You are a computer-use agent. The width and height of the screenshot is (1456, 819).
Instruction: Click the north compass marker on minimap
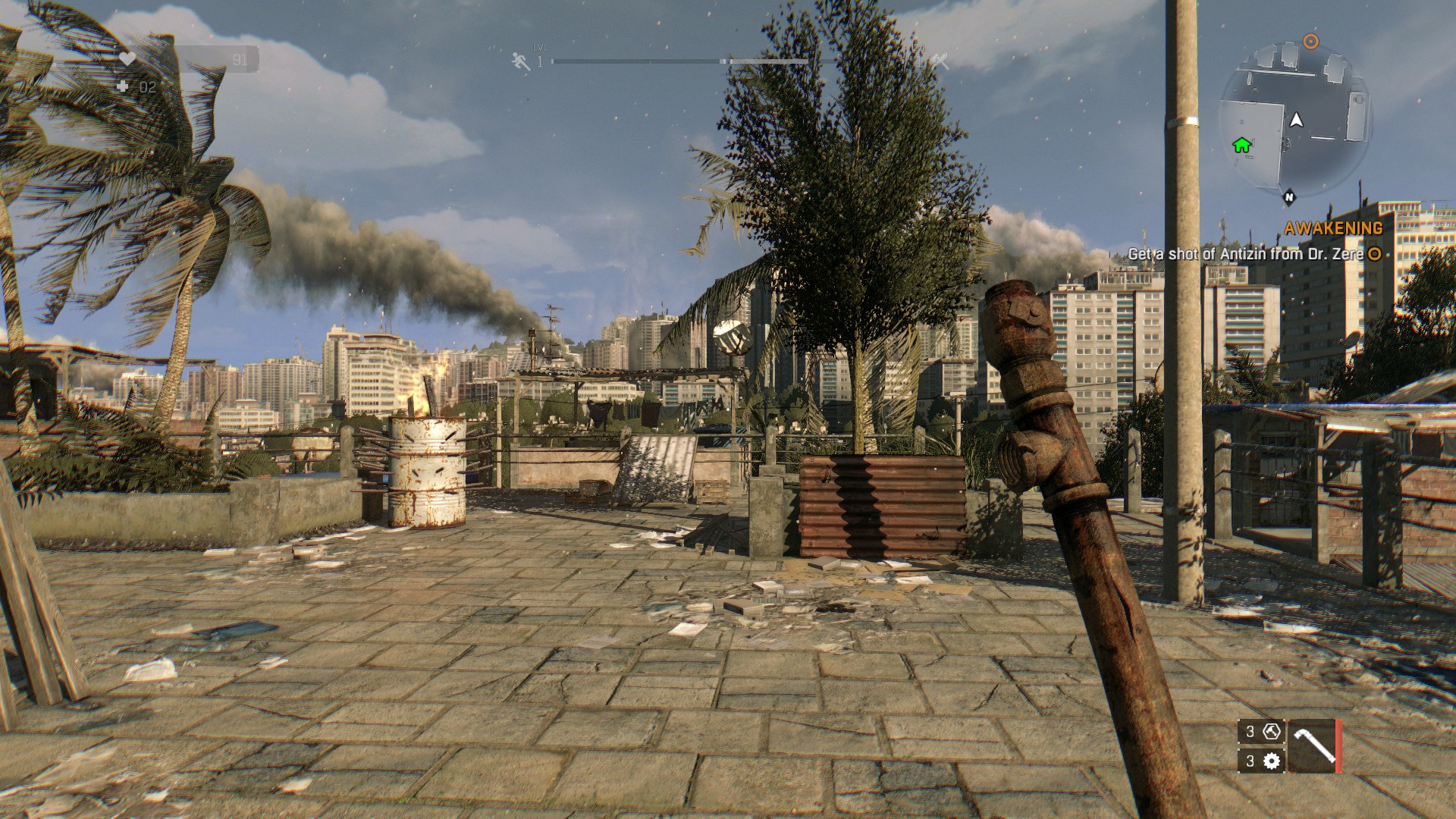click(x=1288, y=197)
